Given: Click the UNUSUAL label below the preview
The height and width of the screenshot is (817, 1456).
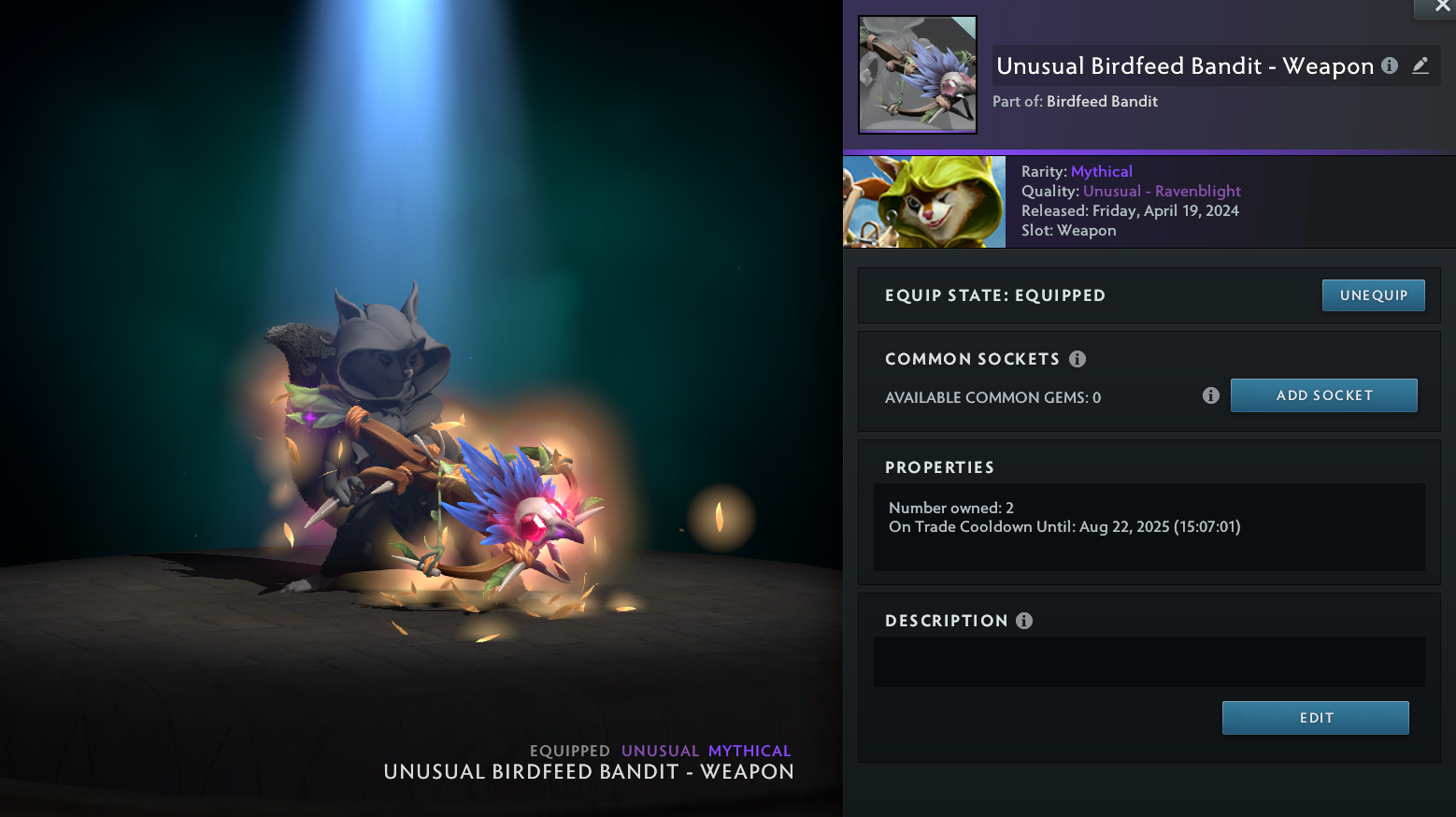Looking at the screenshot, I should tap(660, 751).
